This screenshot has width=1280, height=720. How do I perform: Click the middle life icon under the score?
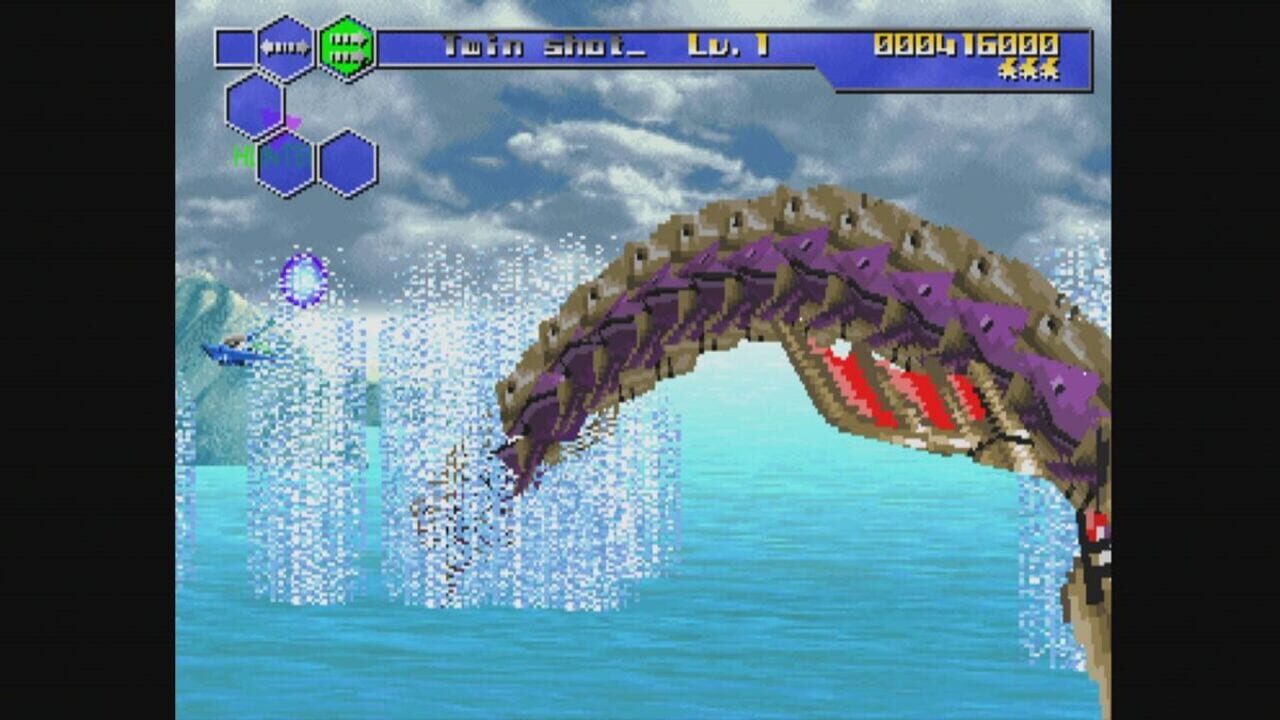coord(1027,70)
